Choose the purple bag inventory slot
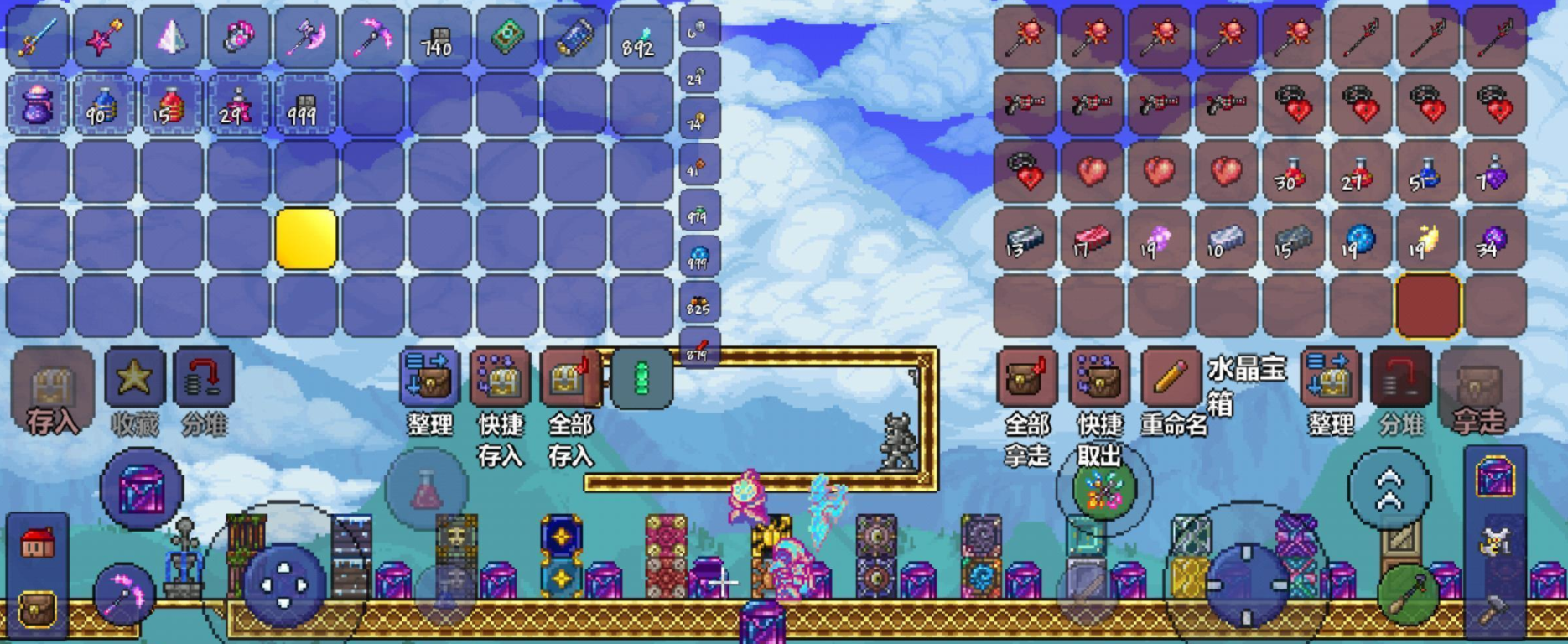 [37, 106]
